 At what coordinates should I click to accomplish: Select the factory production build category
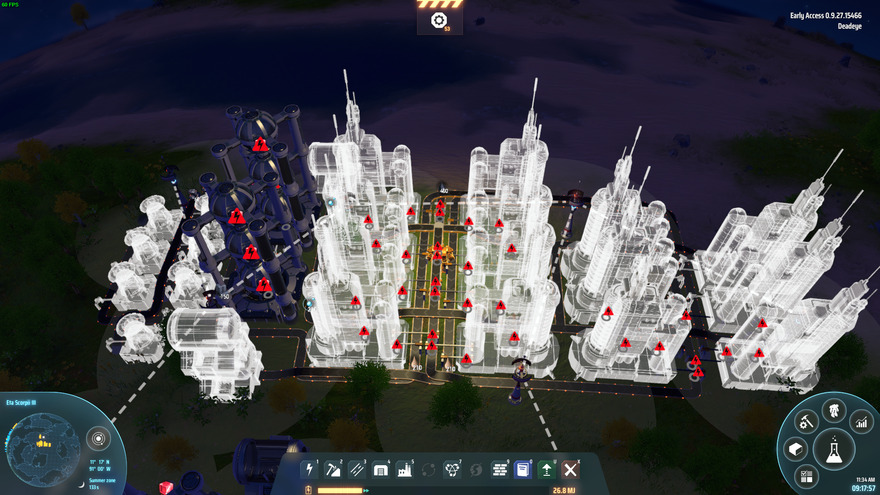[x=405, y=469]
